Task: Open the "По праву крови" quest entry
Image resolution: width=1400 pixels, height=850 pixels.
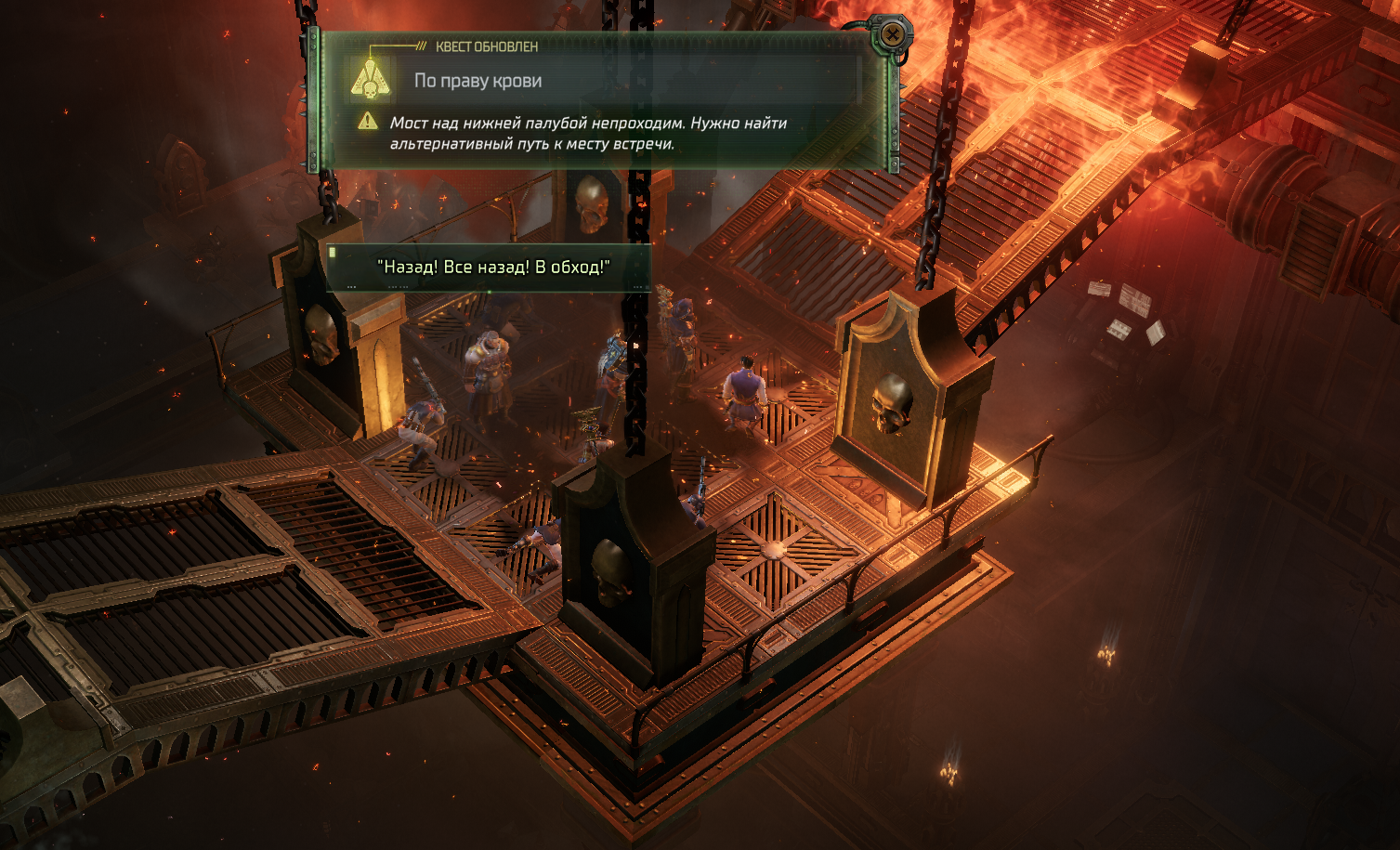Action: pyautogui.click(x=478, y=81)
